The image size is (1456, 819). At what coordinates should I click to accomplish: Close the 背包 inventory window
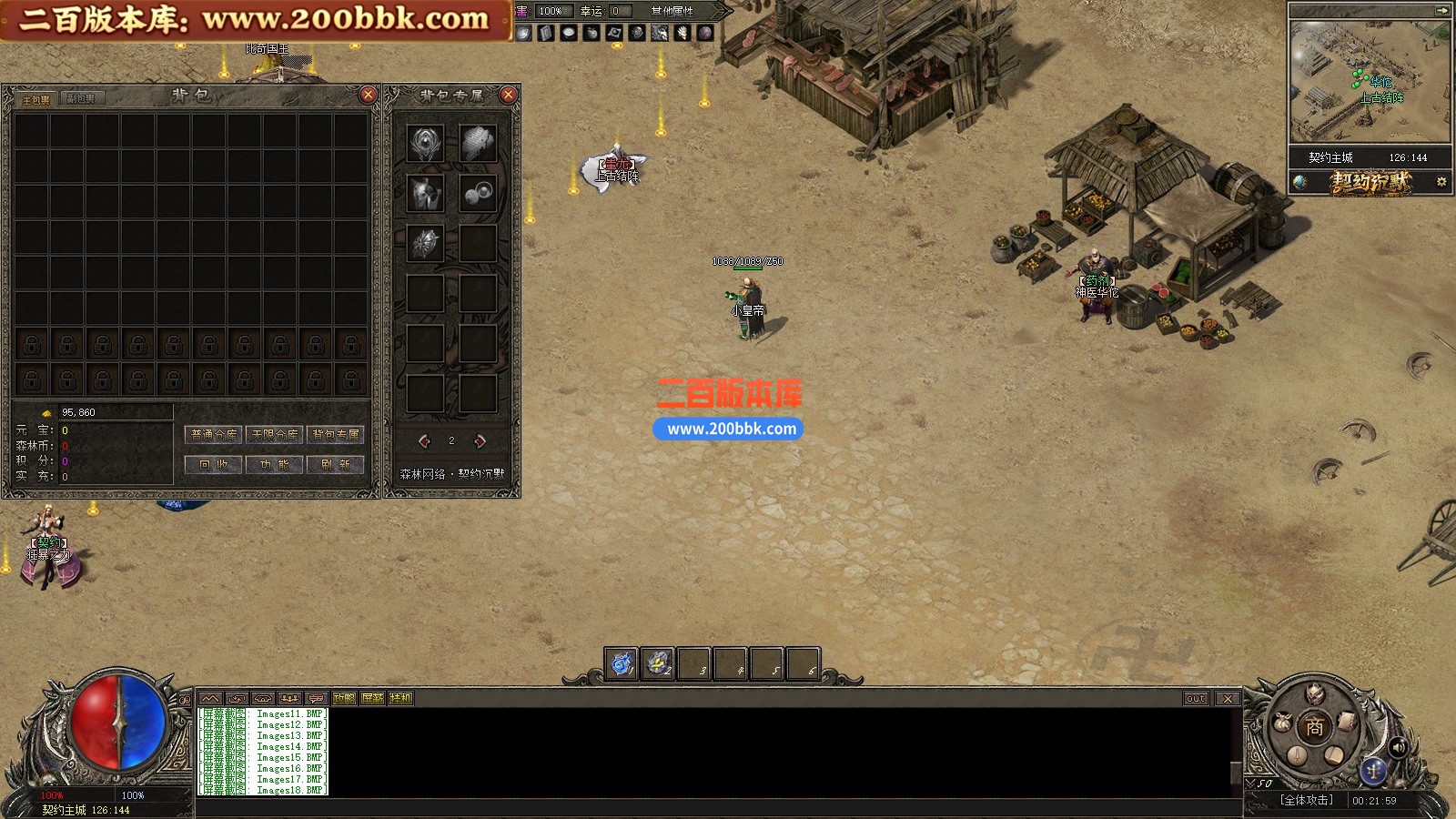(368, 95)
